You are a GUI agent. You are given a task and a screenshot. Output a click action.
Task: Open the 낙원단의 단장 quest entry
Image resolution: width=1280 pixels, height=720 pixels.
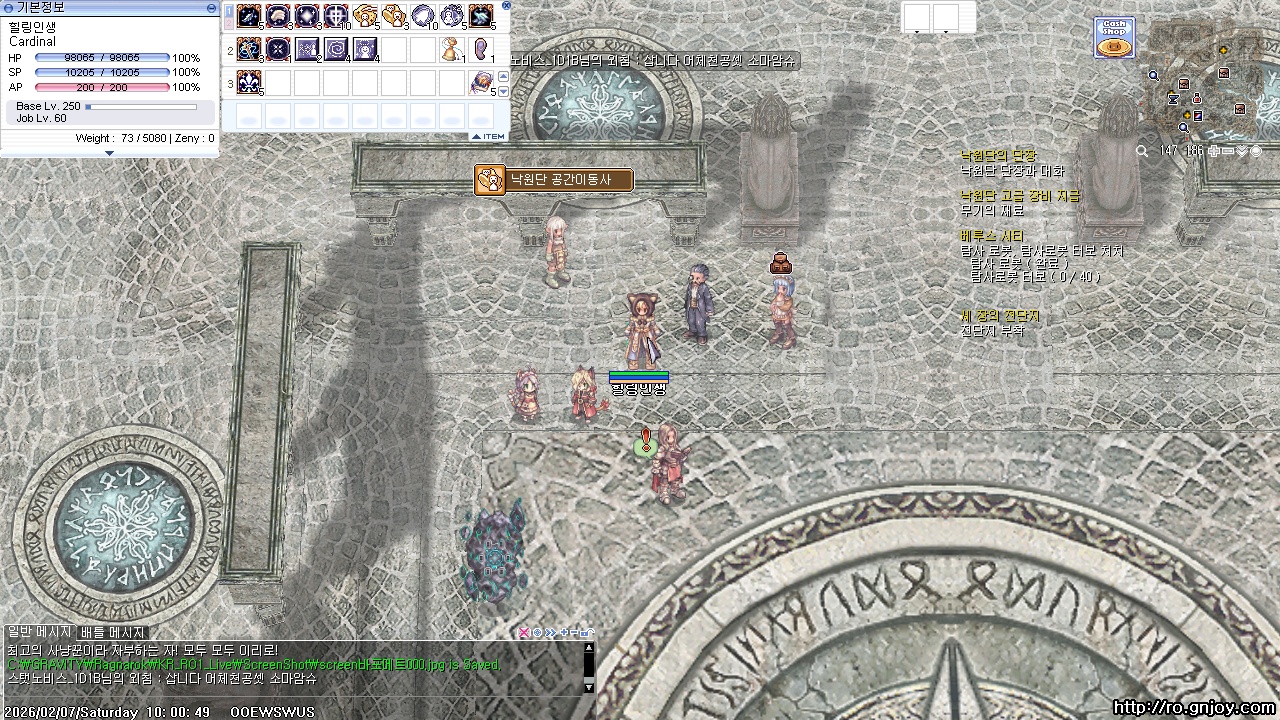998,156
